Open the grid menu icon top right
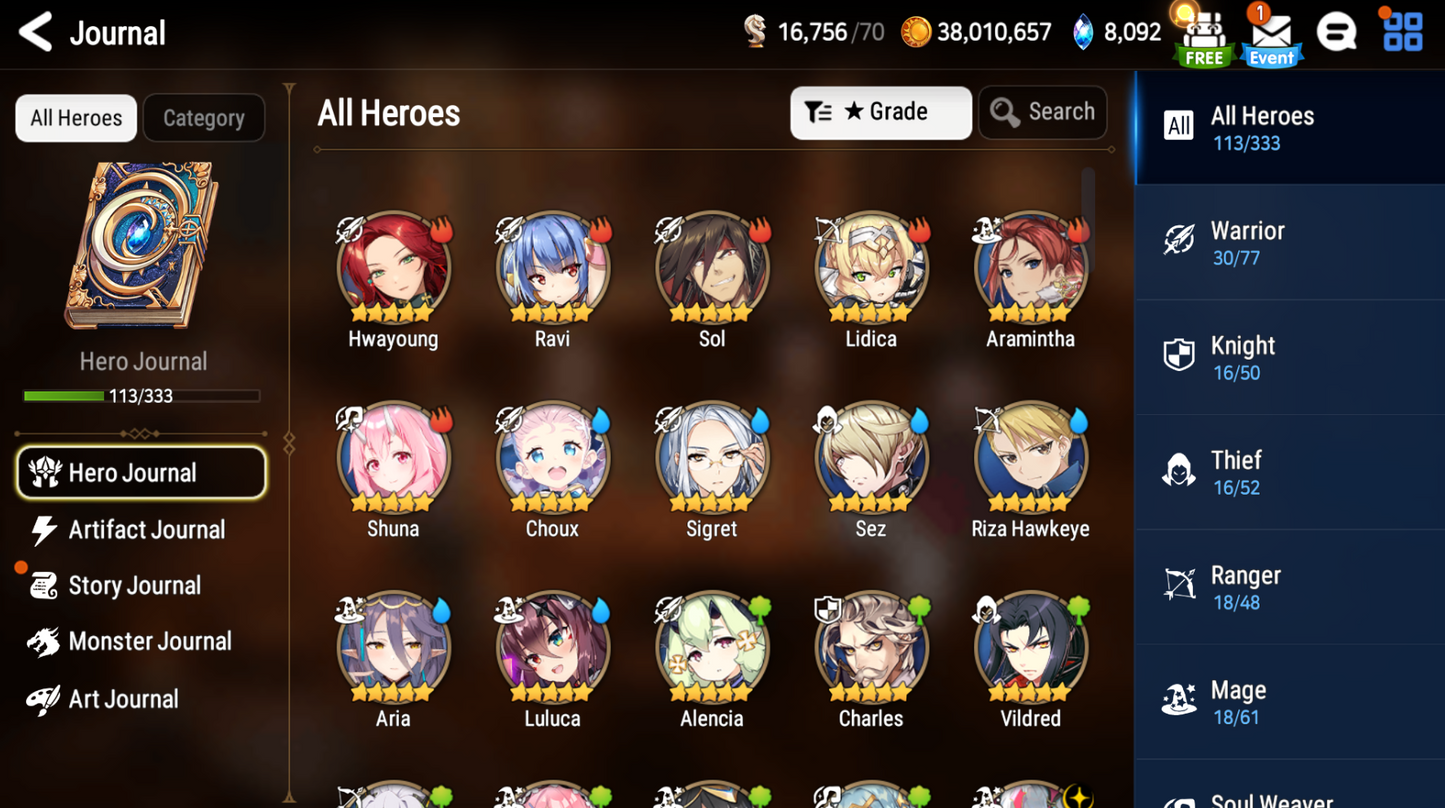Screen dimensions: 1445x808 tap(1403, 32)
